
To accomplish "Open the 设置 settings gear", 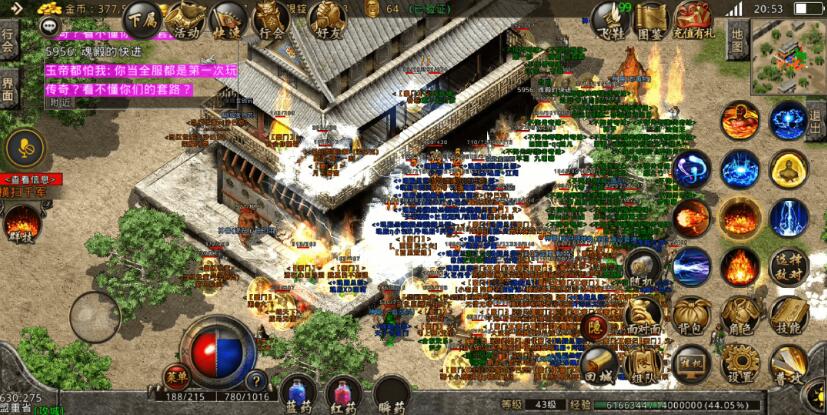I will click(x=740, y=364).
